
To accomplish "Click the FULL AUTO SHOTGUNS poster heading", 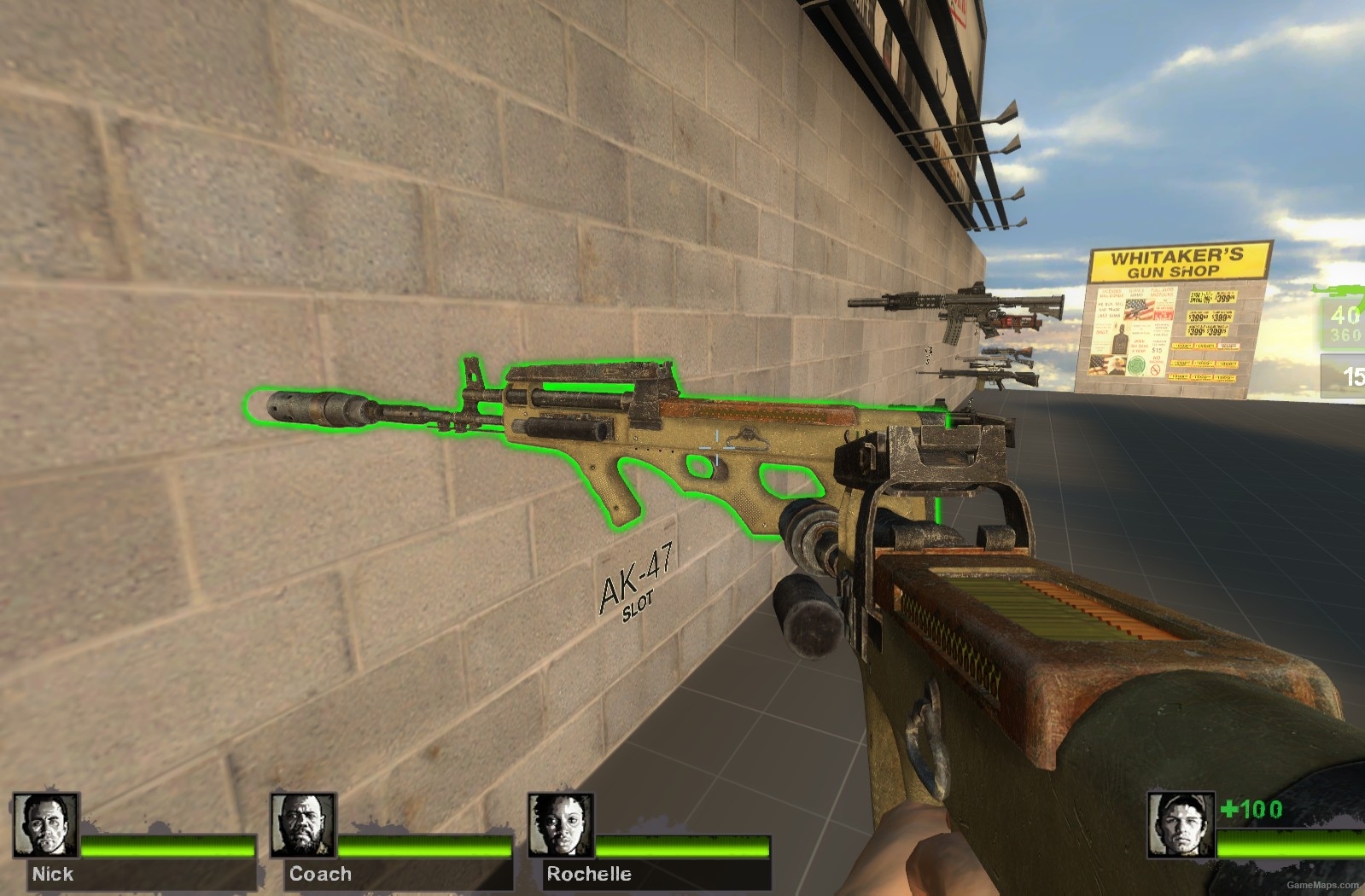I will [1162, 291].
